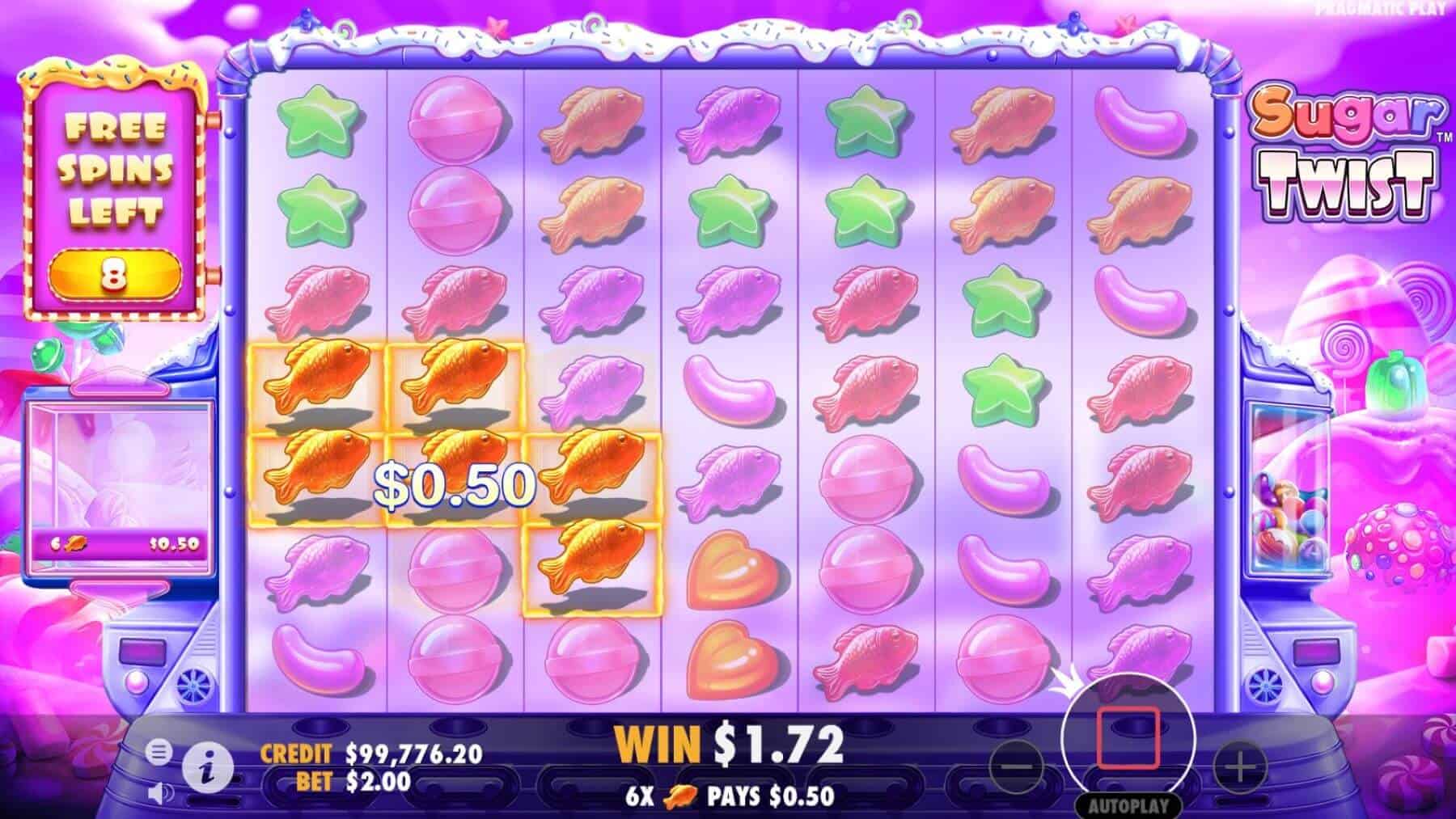Open the Autoplay options
The height and width of the screenshot is (819, 1456).
click(1128, 805)
